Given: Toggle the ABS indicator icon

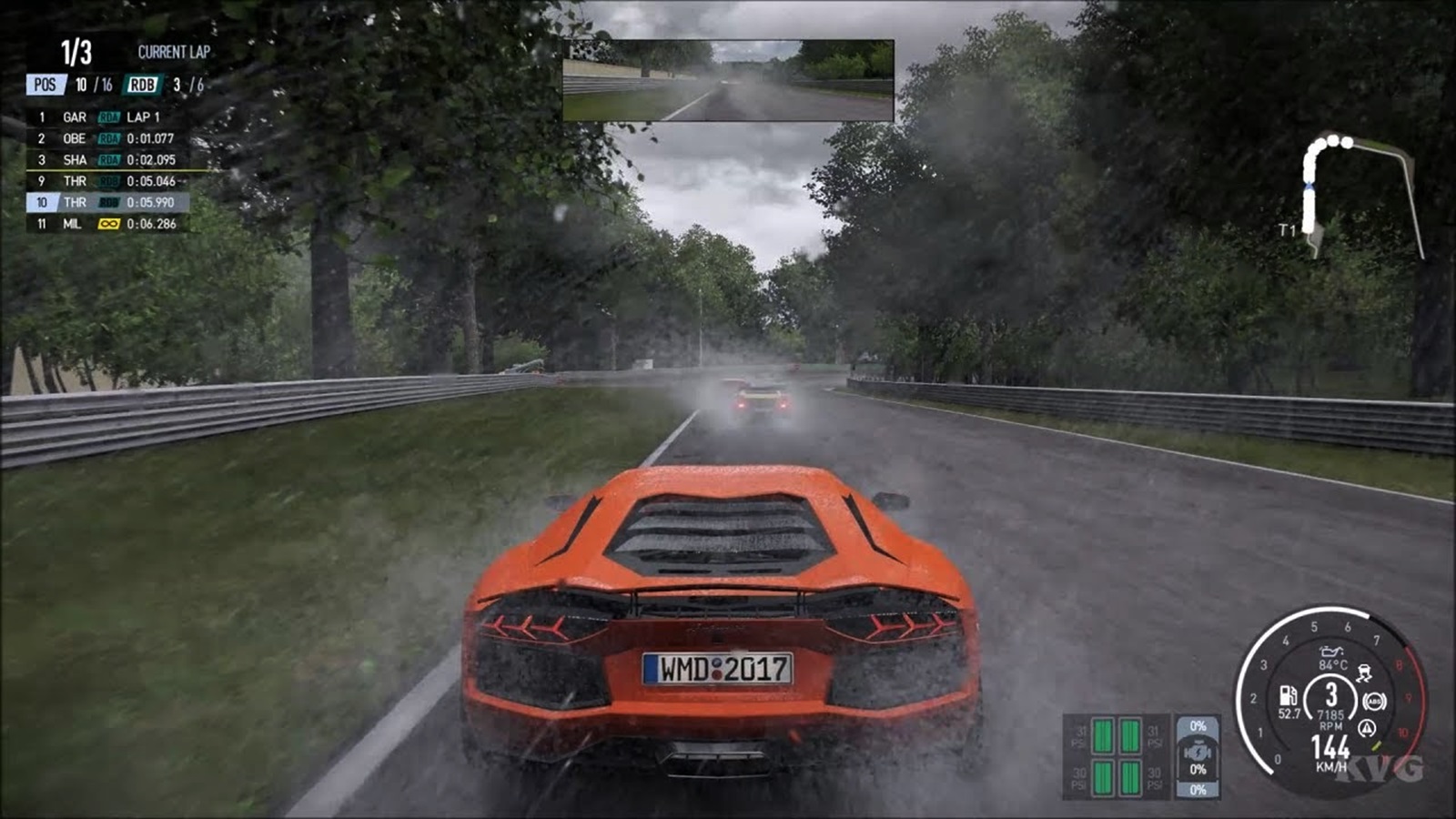Looking at the screenshot, I should click(x=1374, y=702).
